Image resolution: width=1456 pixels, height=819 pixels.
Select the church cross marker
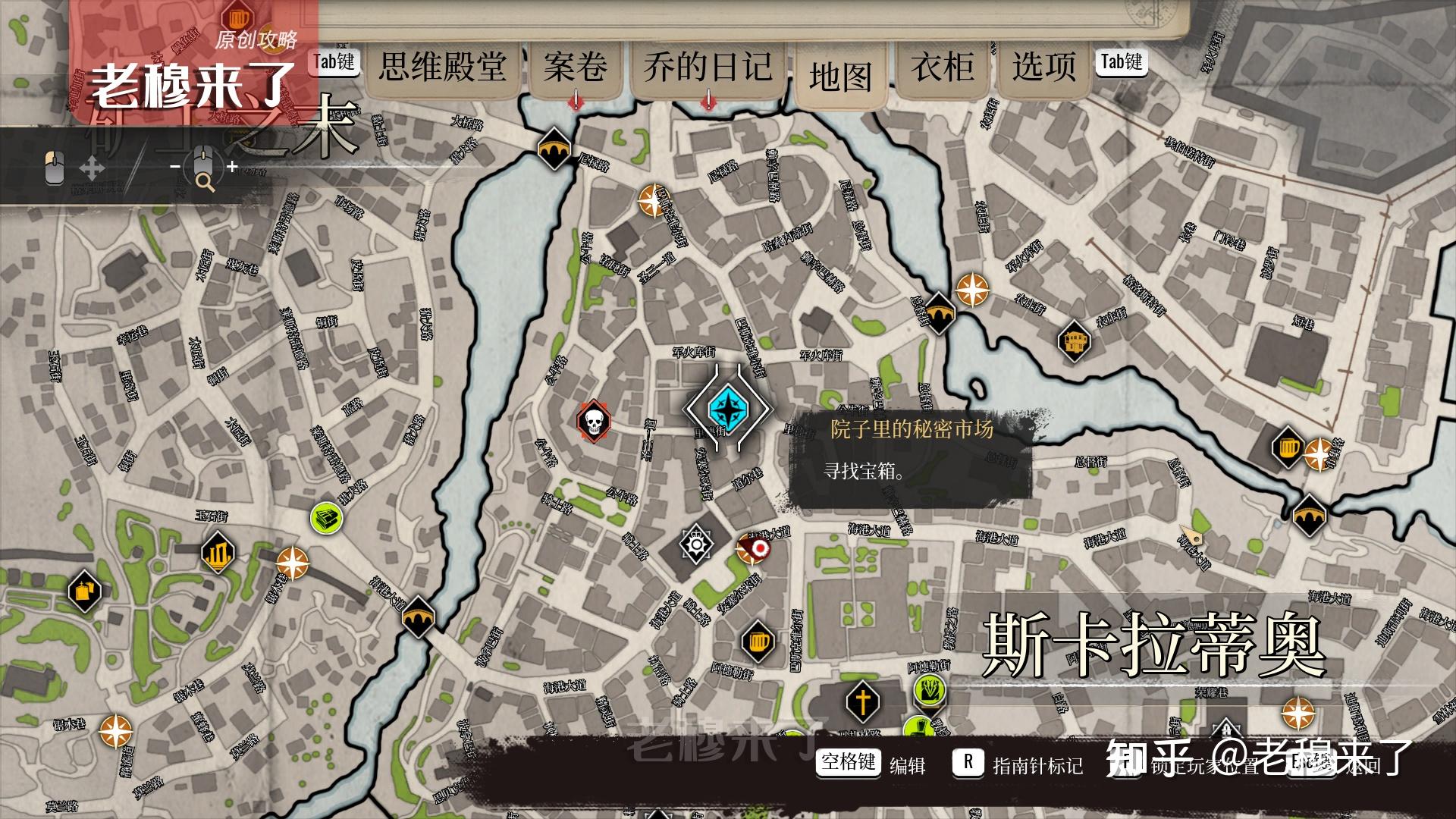click(862, 701)
